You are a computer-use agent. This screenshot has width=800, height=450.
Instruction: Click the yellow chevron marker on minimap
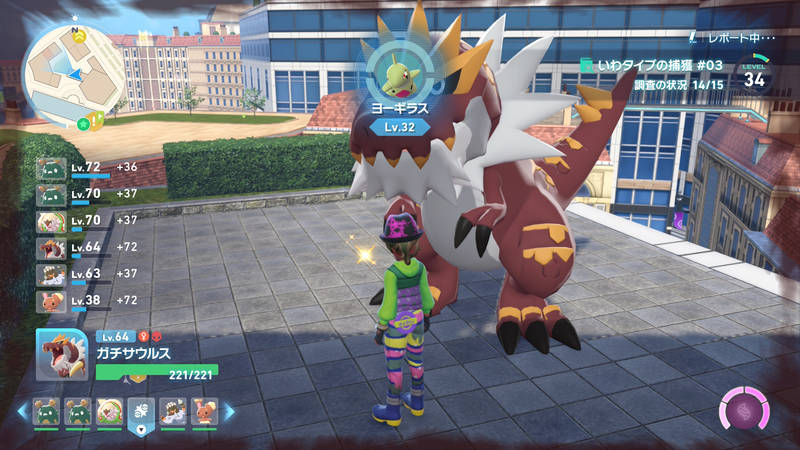[79, 35]
